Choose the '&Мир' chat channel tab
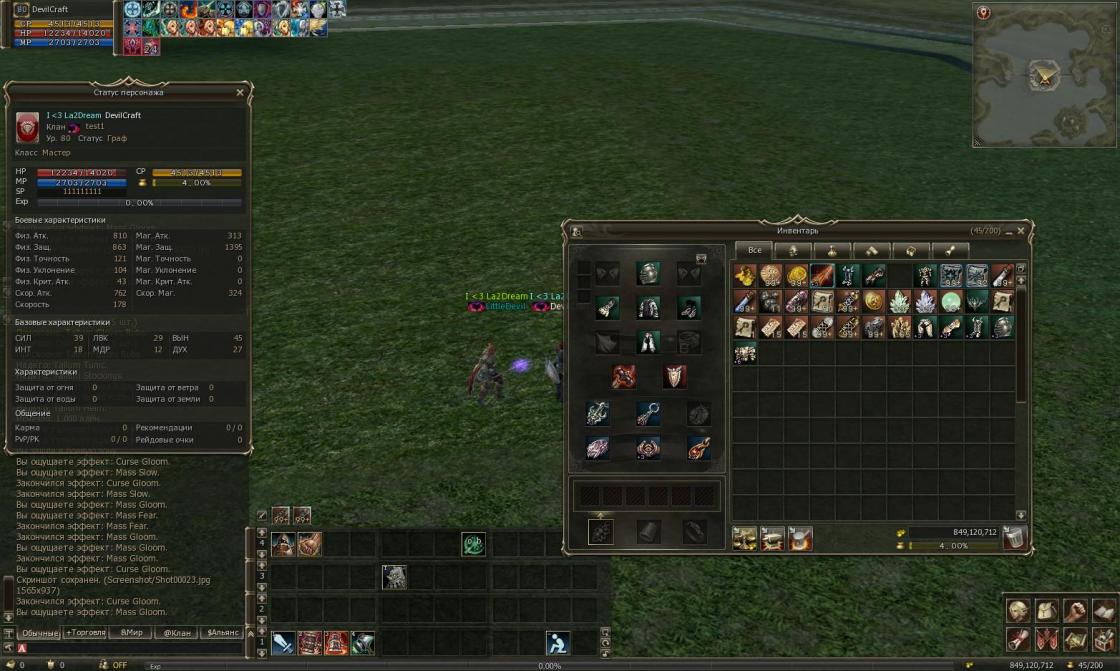Screen dimensions: 1120x671 (132, 632)
